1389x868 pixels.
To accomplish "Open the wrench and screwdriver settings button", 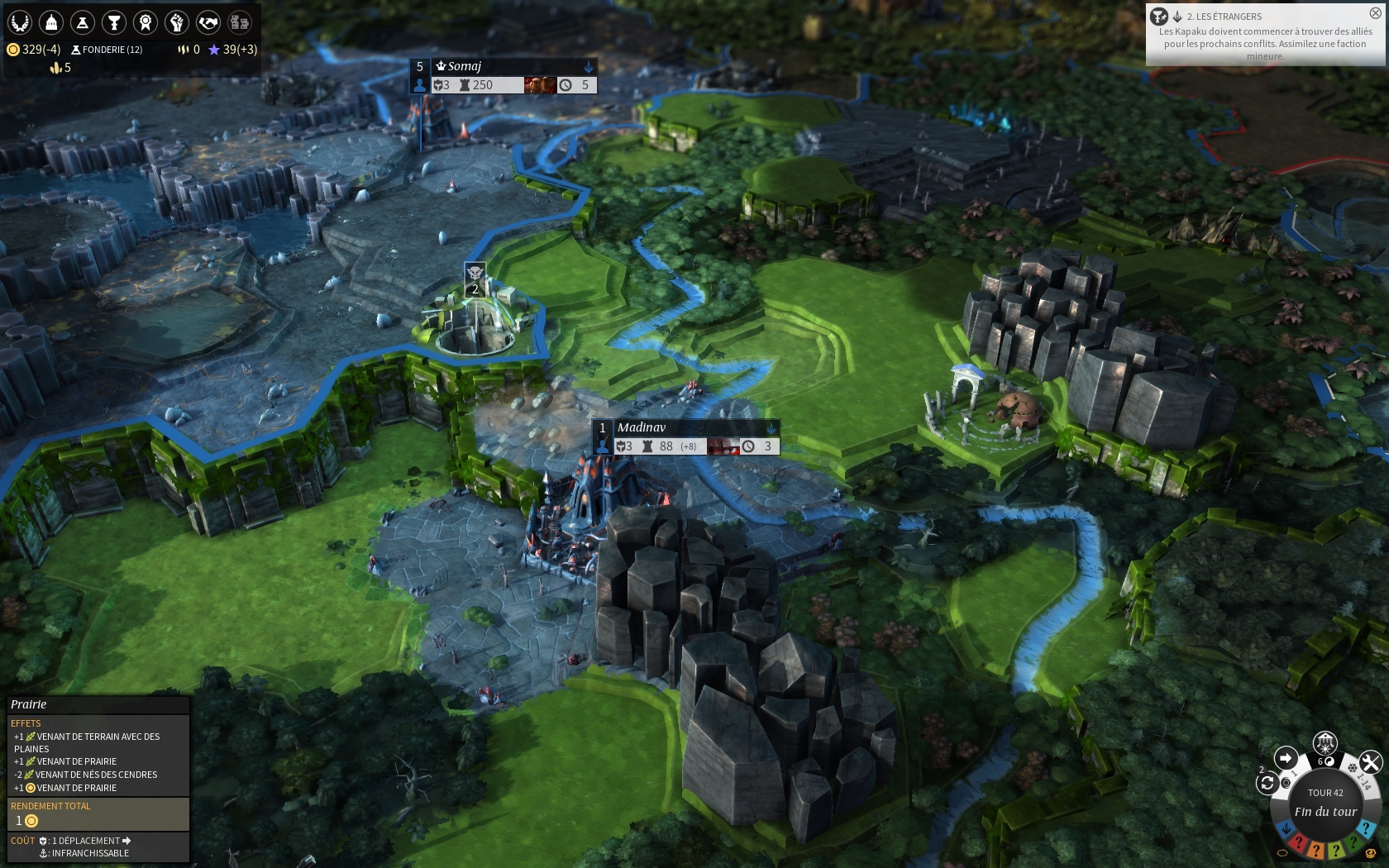I will 1369,761.
